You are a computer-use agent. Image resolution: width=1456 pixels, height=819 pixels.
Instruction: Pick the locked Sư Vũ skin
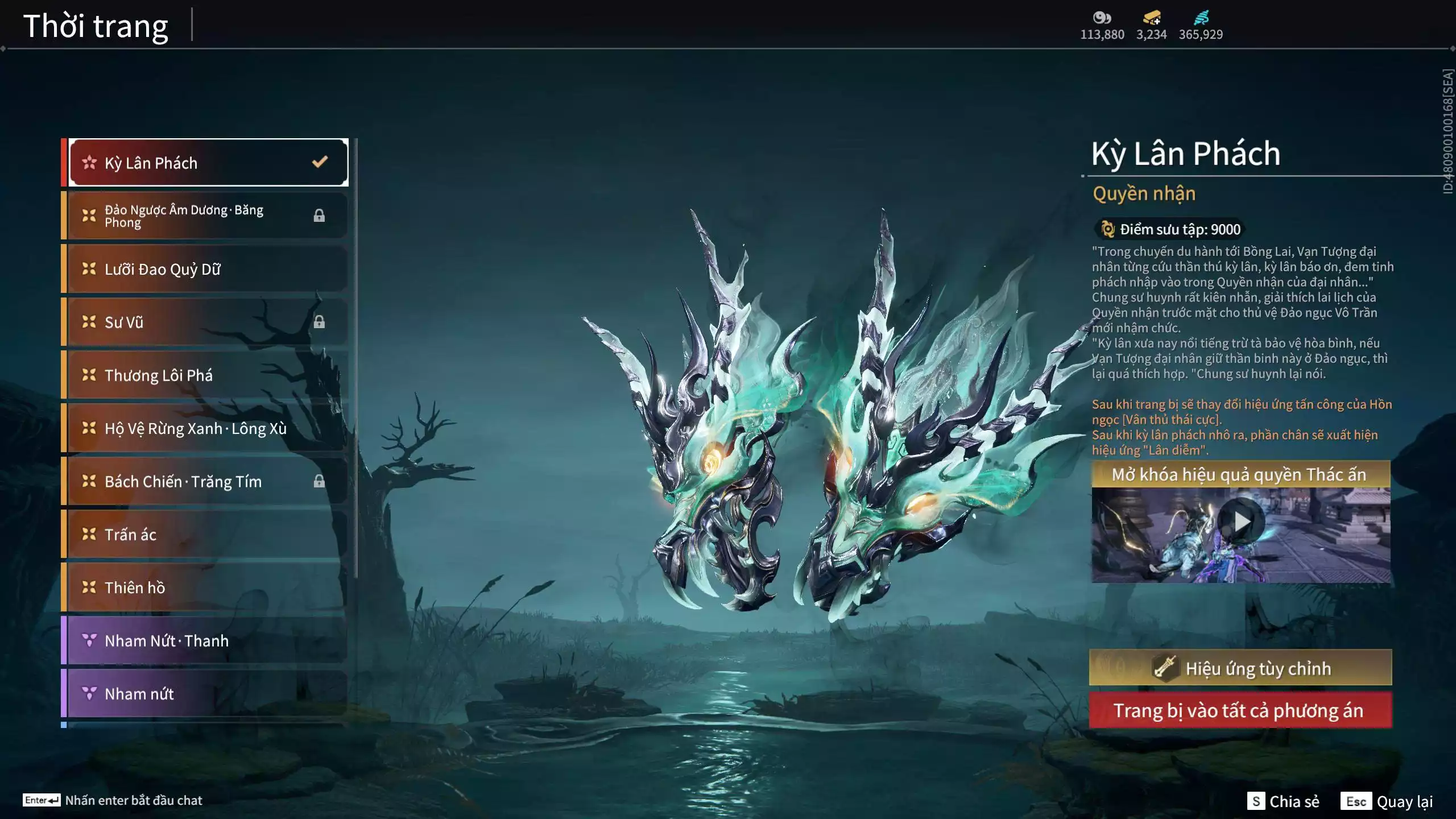coord(208,322)
